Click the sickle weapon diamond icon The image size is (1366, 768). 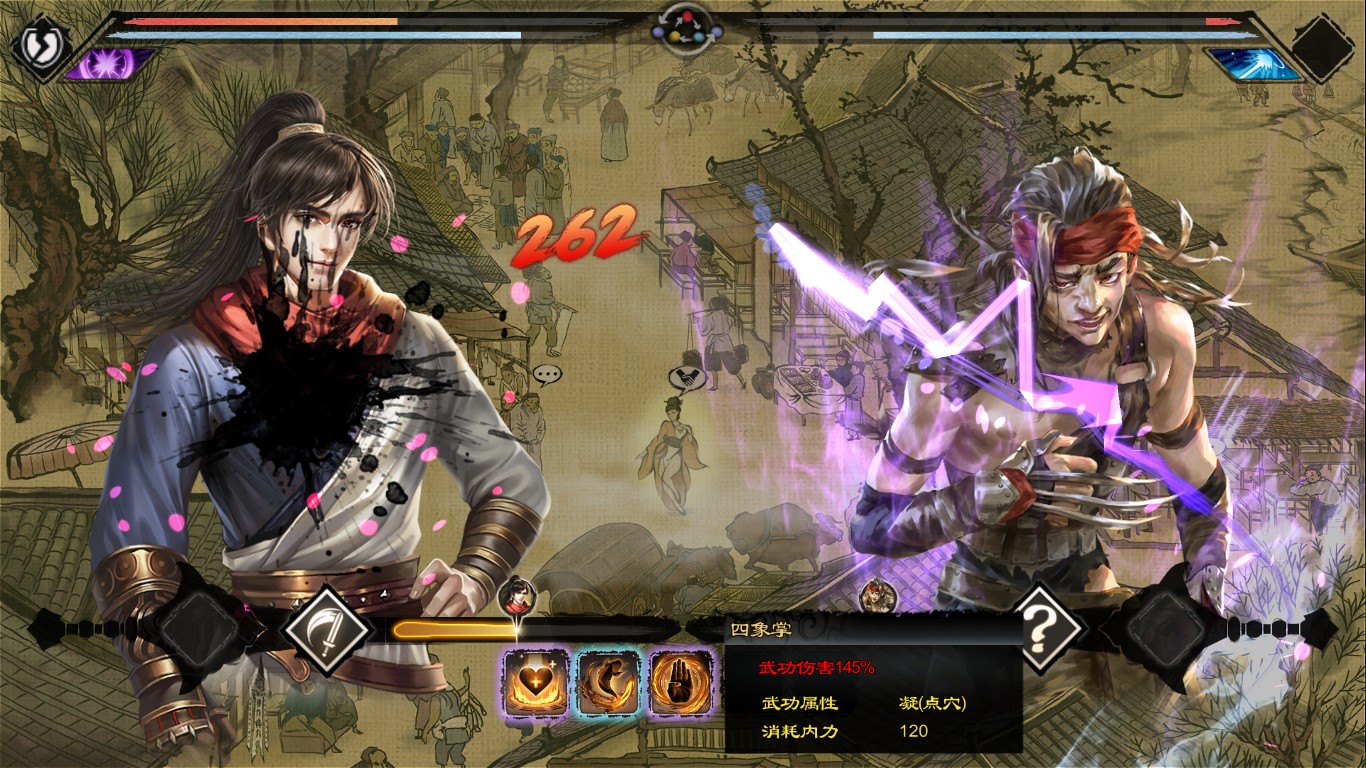point(325,629)
